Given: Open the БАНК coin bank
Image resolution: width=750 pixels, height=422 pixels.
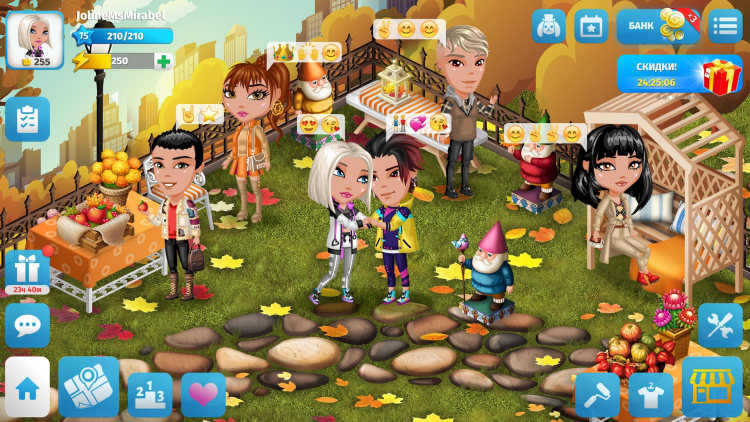Looking at the screenshot, I should pos(658,26).
